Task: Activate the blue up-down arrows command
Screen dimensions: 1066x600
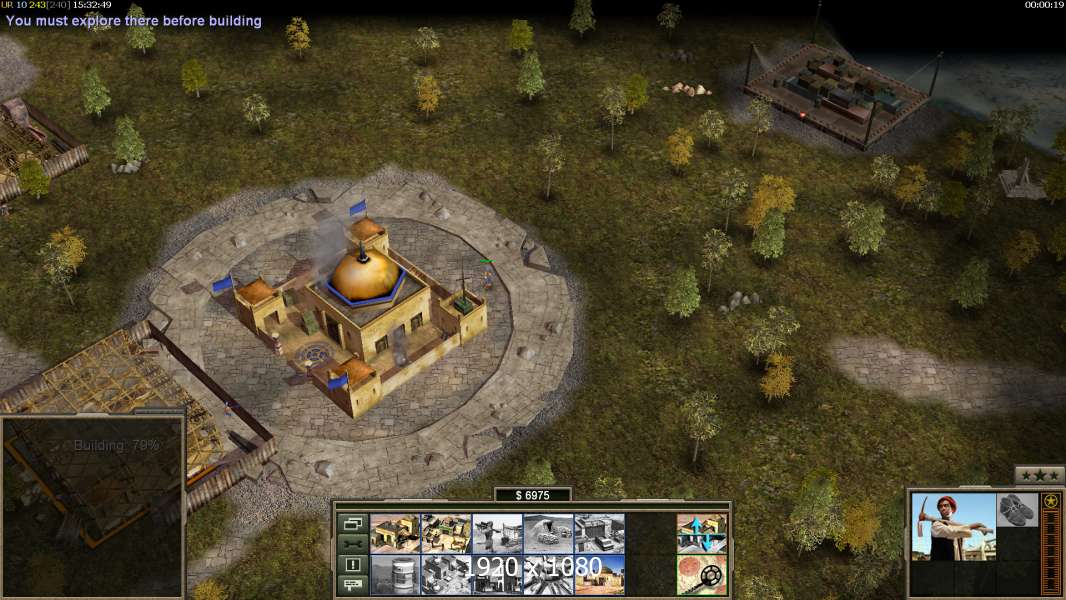Action: click(x=701, y=534)
